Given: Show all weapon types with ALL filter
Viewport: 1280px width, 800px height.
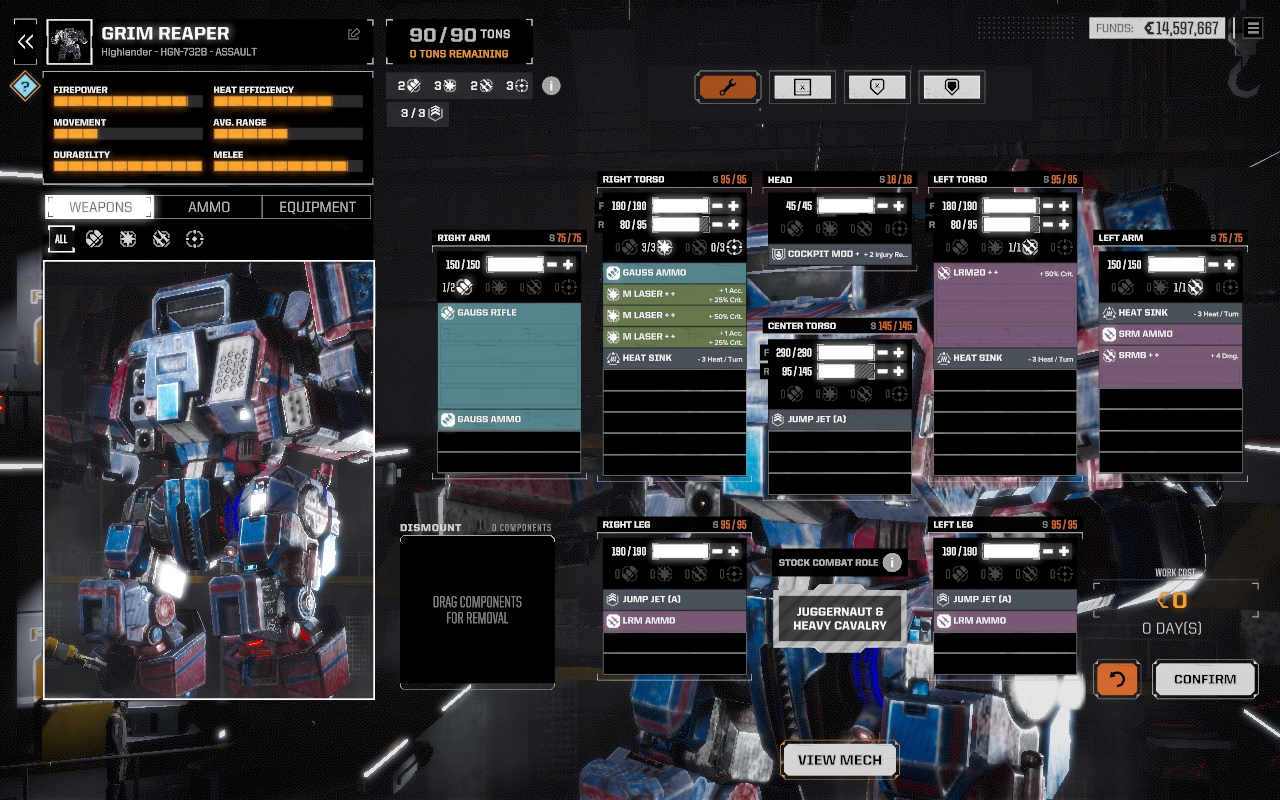Looking at the screenshot, I should 61,239.
